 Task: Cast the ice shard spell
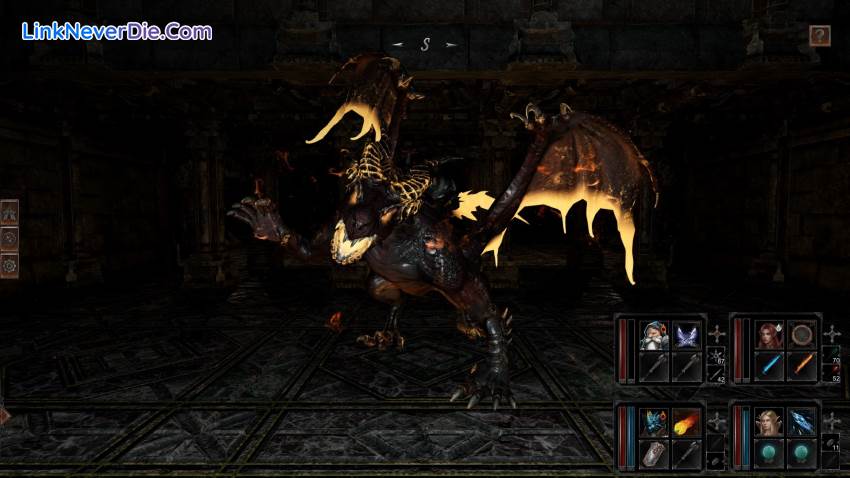click(801, 422)
